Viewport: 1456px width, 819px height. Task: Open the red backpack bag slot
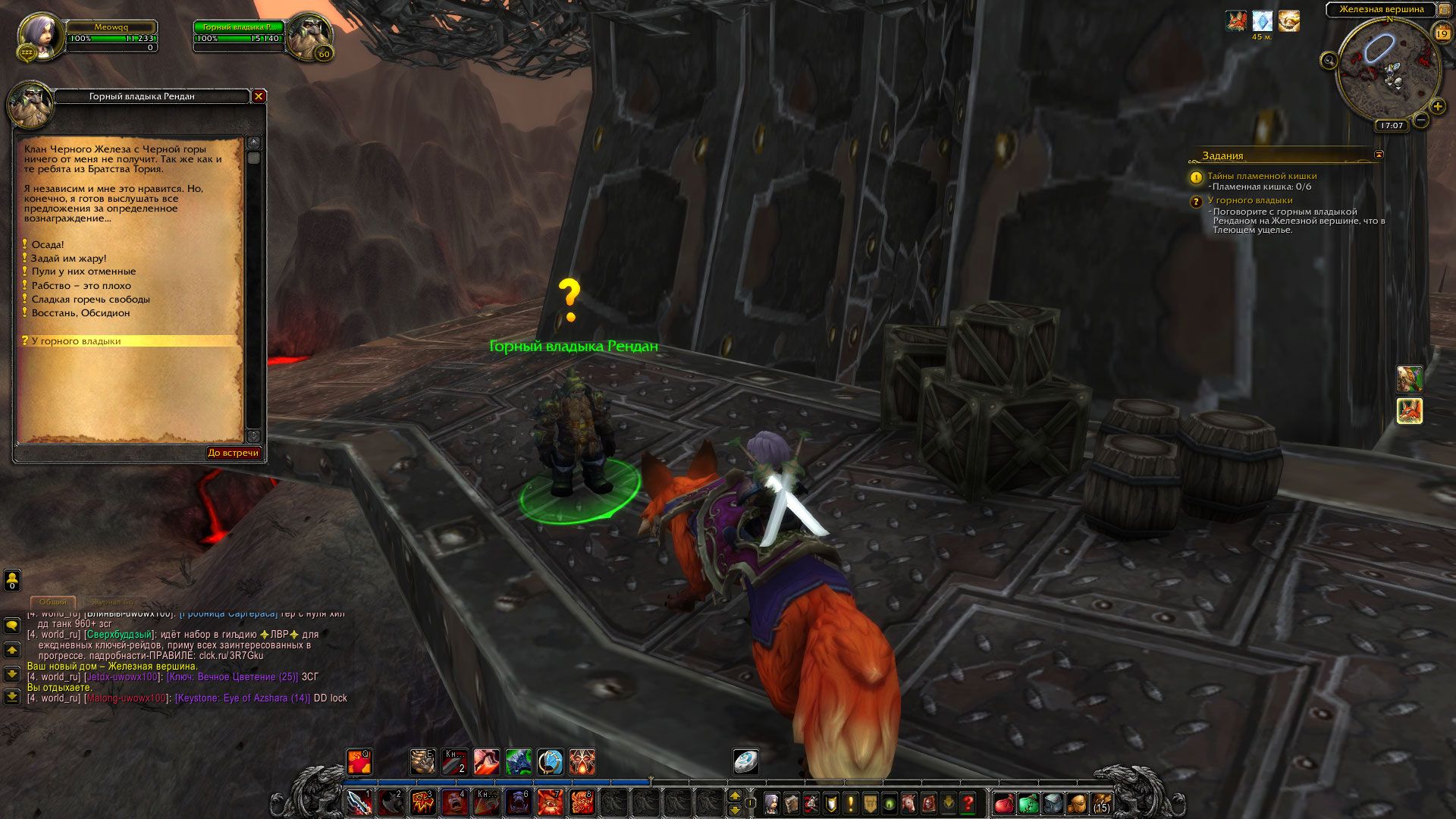coord(1004,803)
